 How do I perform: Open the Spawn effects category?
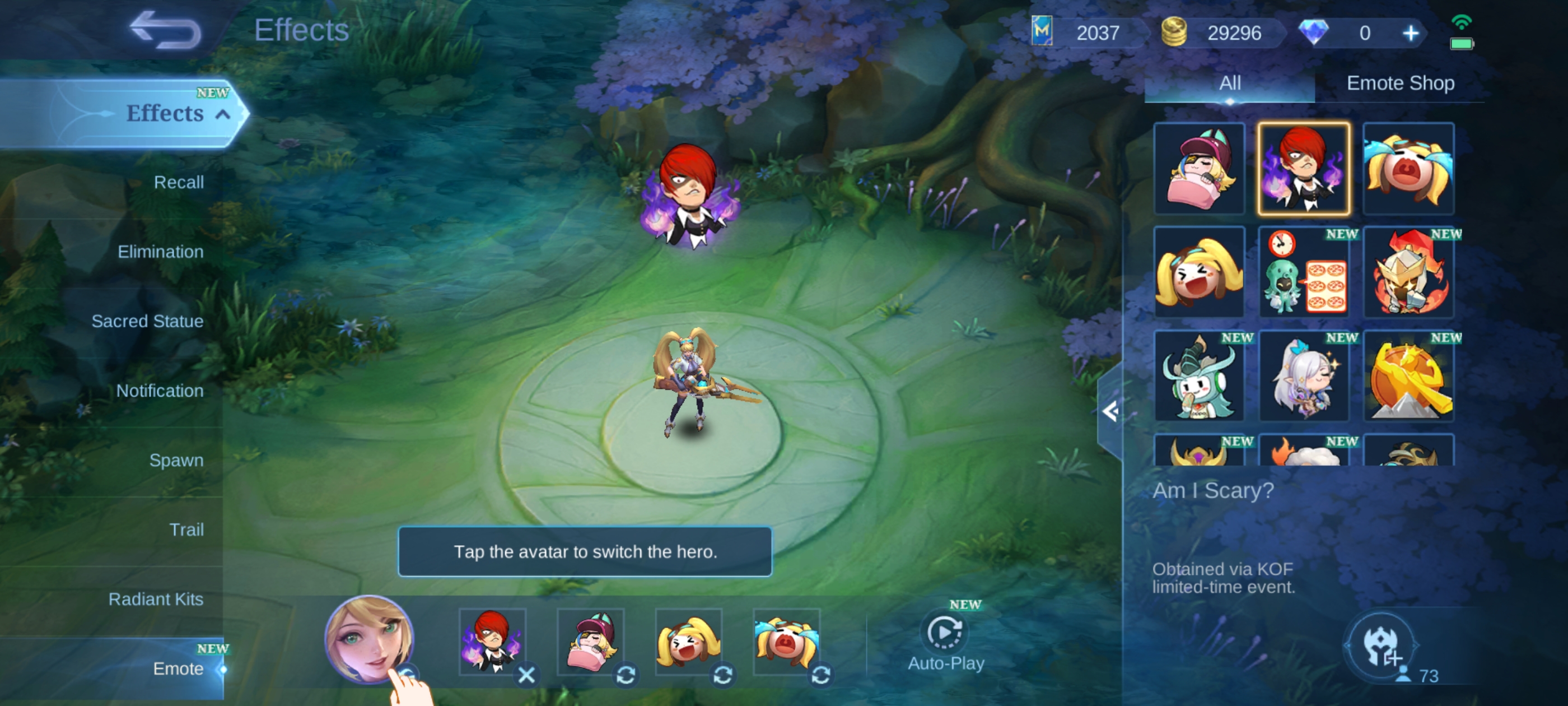[x=176, y=460]
